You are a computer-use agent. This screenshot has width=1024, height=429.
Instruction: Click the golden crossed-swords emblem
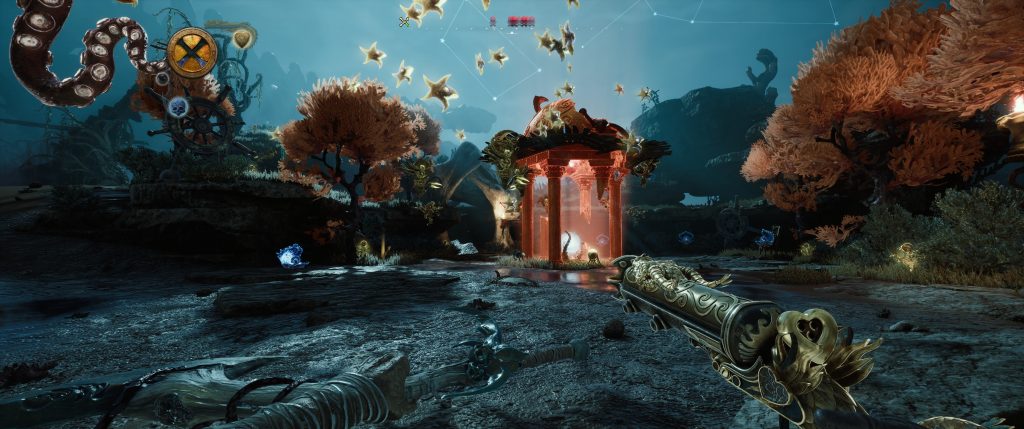[192, 52]
